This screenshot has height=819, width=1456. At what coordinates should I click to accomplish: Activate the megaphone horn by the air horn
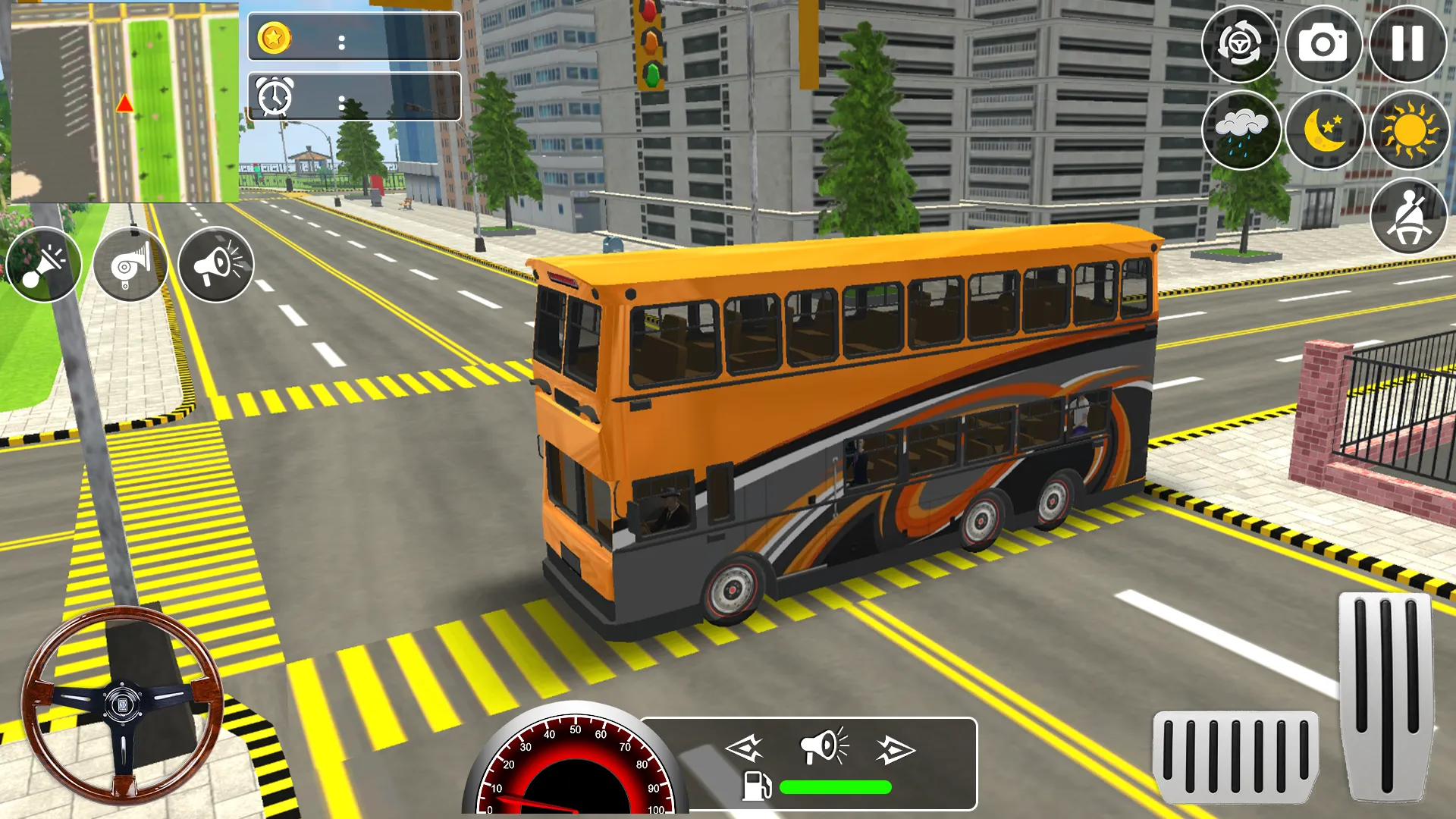(x=216, y=265)
